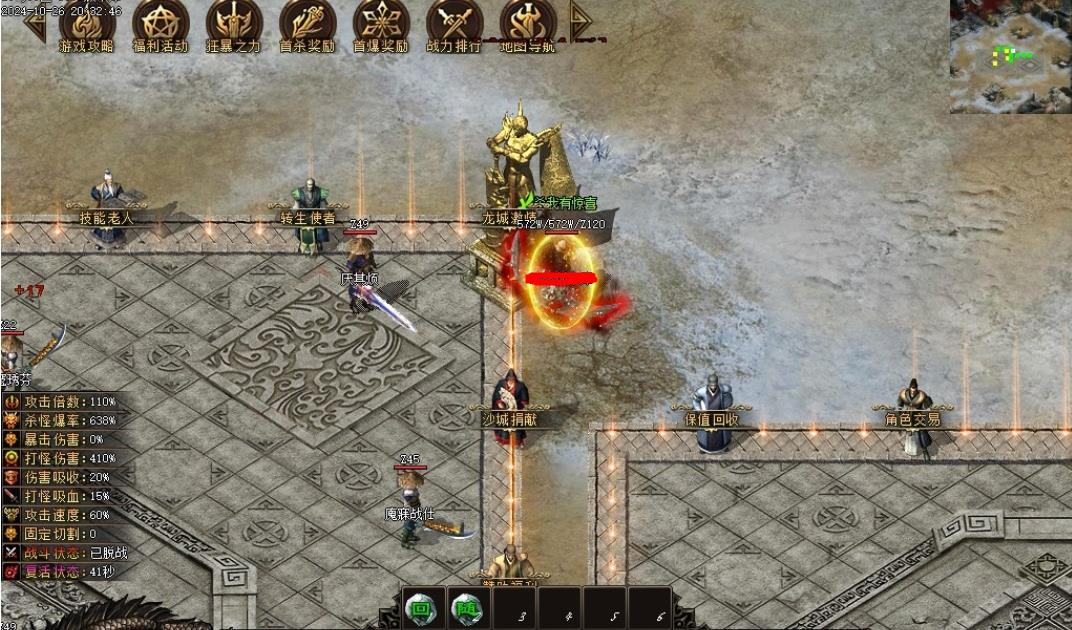Open the minimap in the corner
Viewport: 1072px width, 630px height.
point(1010,56)
